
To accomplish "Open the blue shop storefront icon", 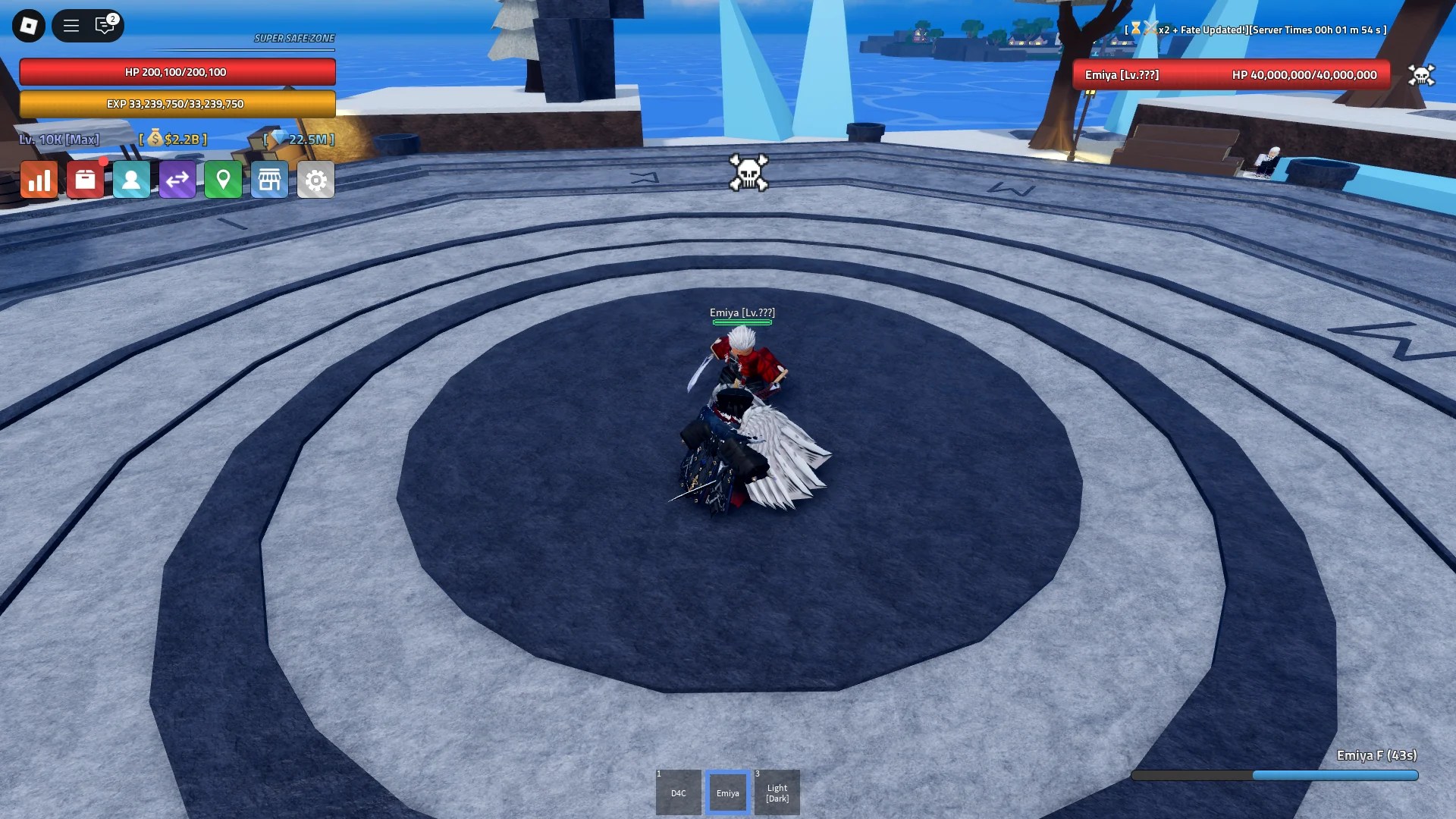I will pos(270,179).
